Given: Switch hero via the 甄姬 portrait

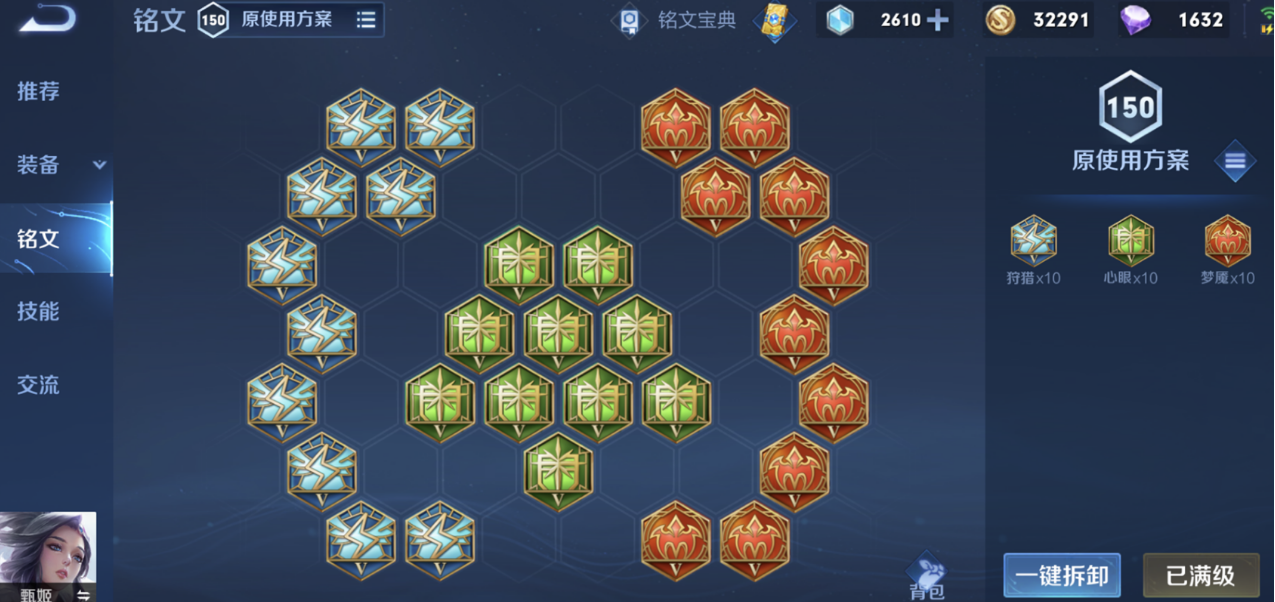Looking at the screenshot, I should 48,552.
